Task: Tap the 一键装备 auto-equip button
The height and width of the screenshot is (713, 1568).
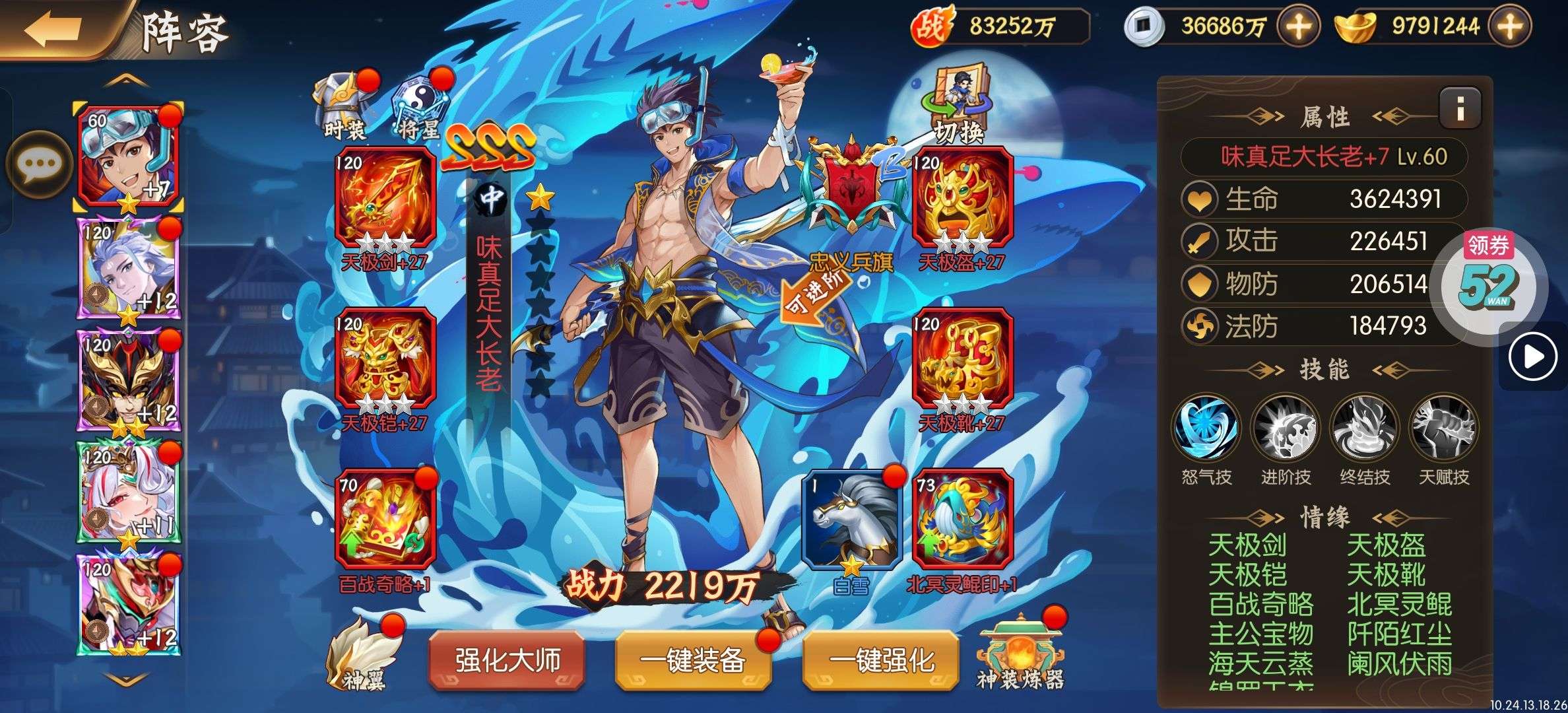Action: pyautogui.click(x=693, y=660)
